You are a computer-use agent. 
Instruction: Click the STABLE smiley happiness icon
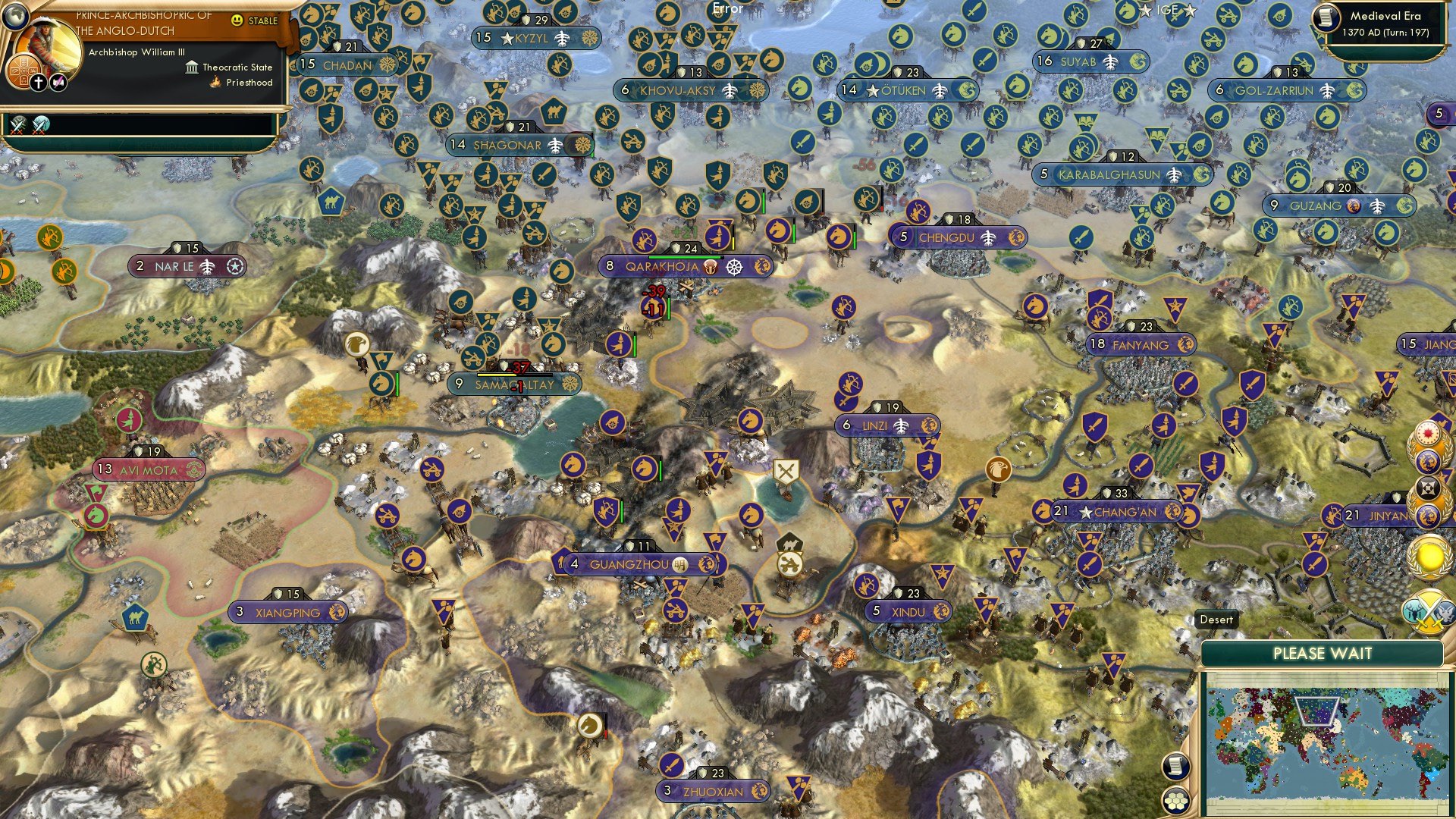click(x=237, y=20)
